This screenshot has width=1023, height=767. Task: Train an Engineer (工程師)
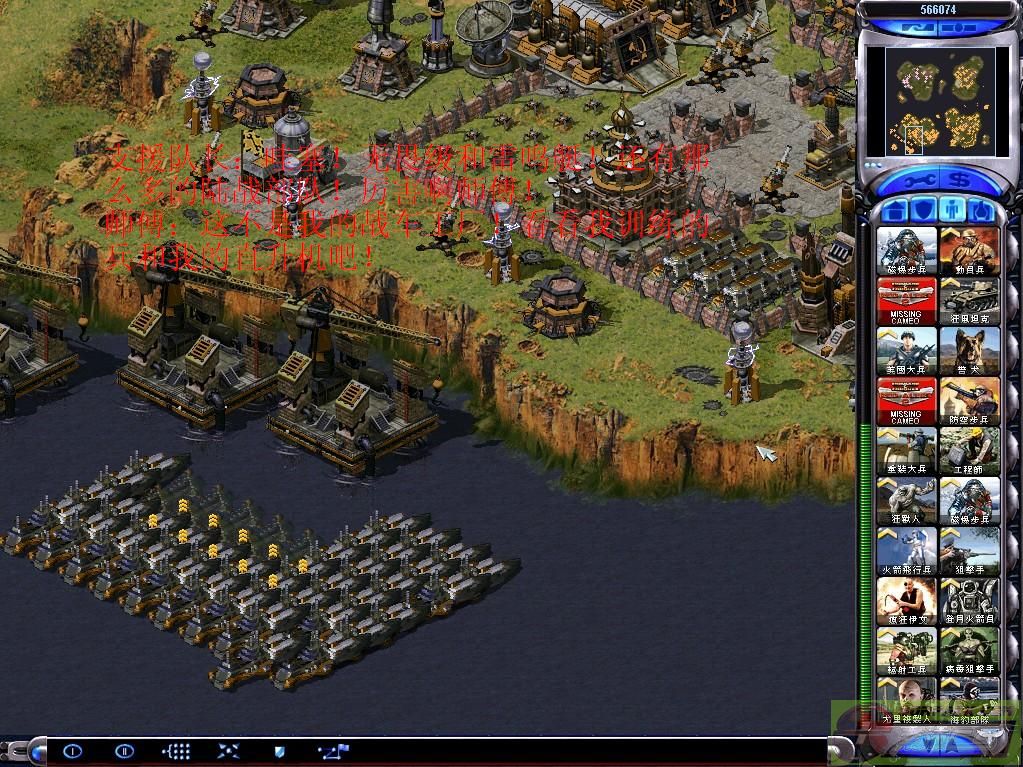point(969,451)
